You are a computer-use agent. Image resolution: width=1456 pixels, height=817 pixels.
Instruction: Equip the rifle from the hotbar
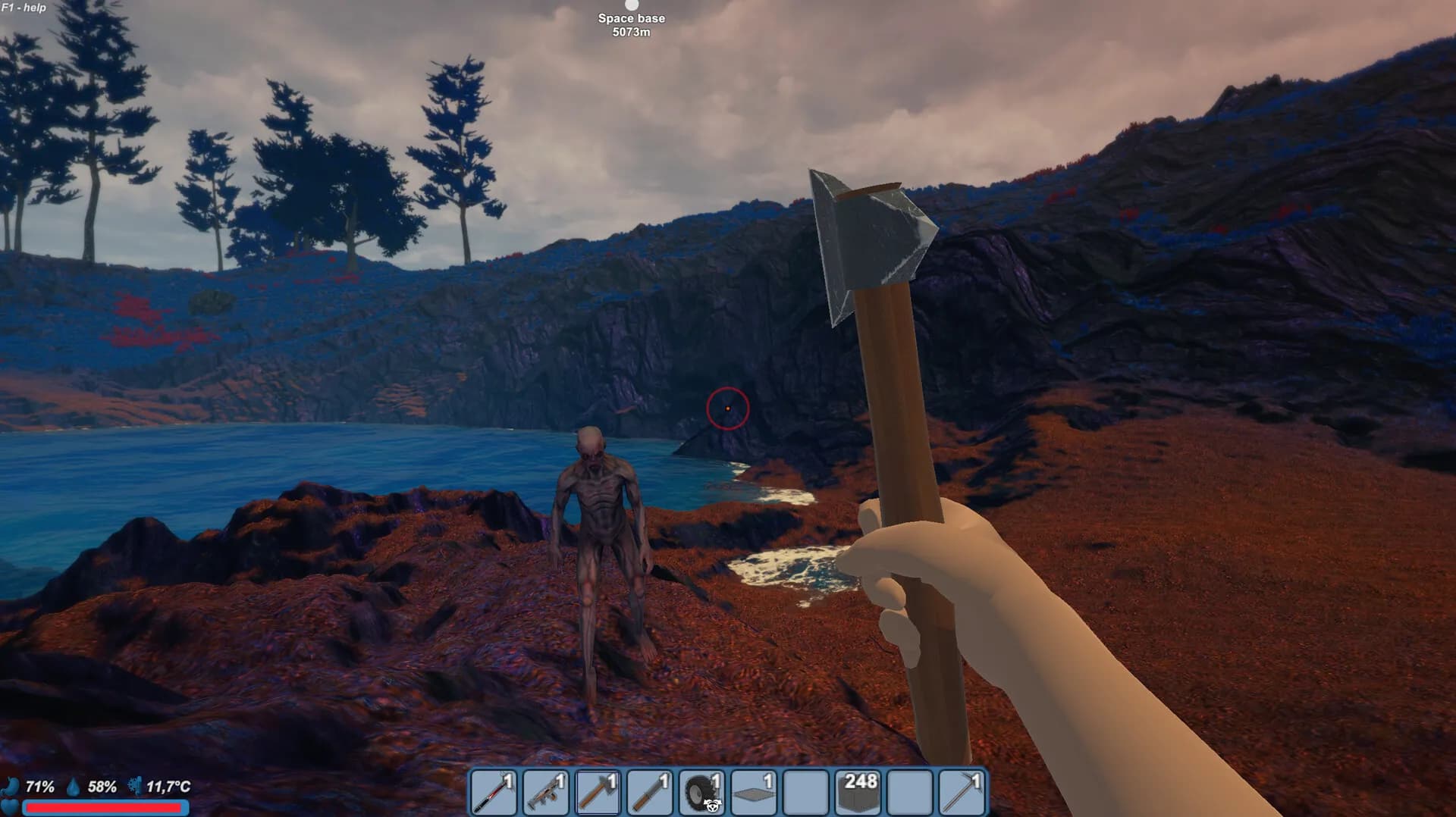coord(546,793)
